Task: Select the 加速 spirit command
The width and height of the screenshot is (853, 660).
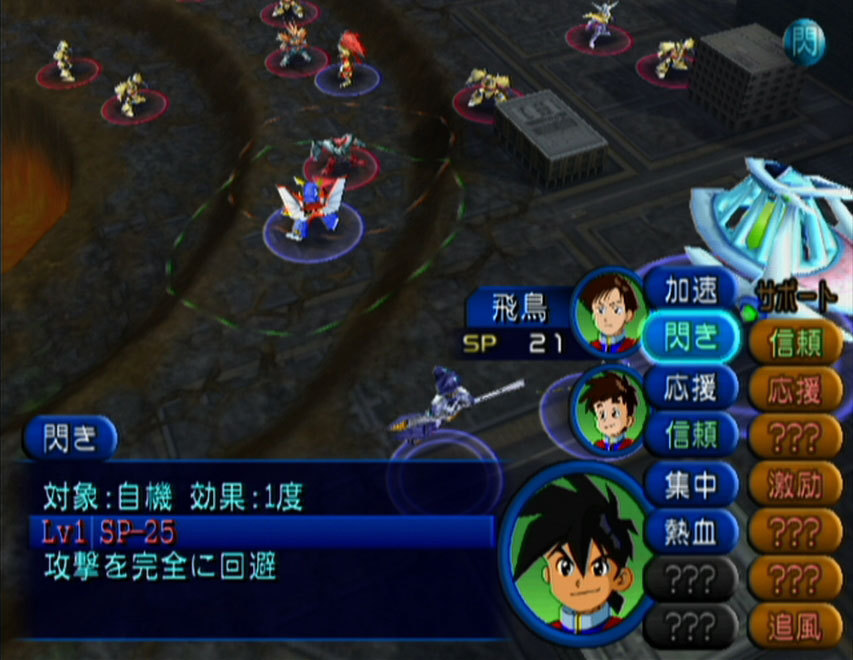Action: click(692, 289)
